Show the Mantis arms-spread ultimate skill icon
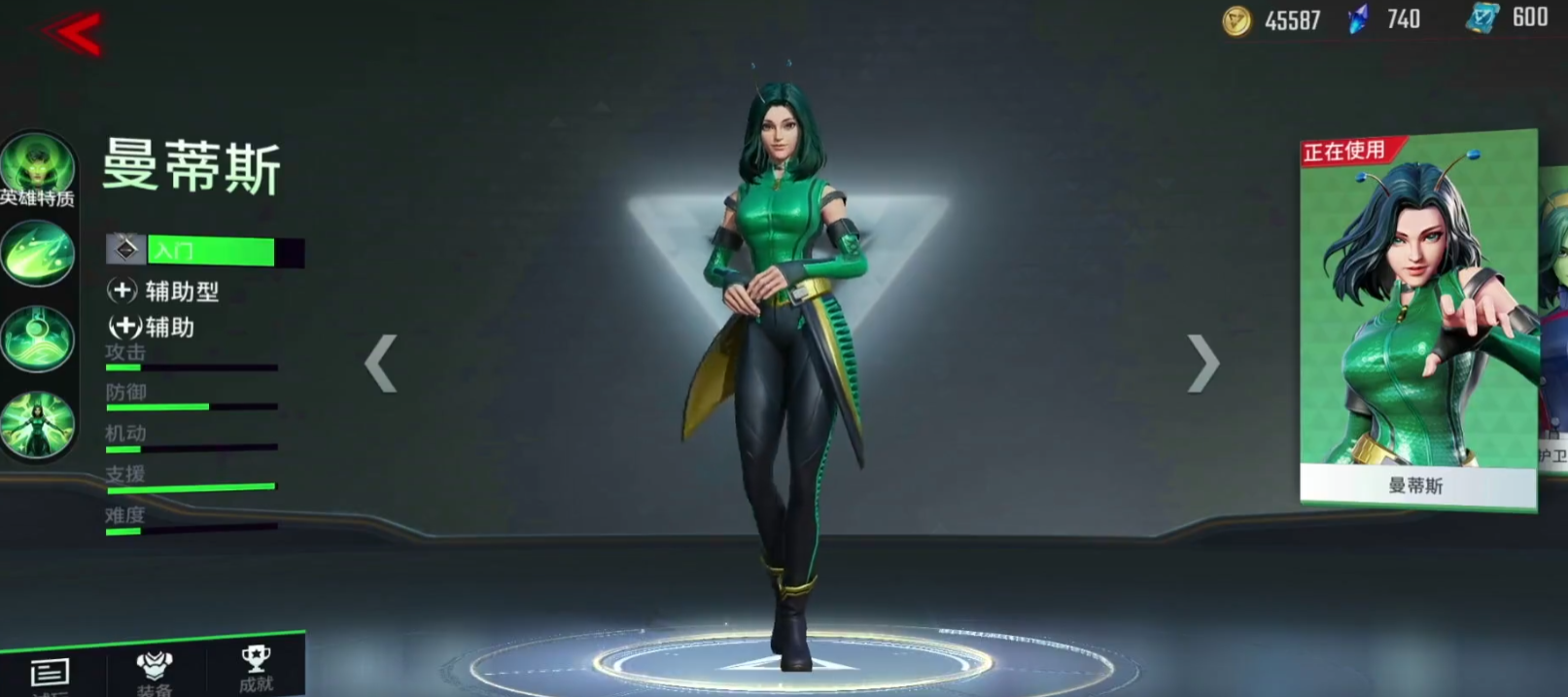 tap(38, 424)
